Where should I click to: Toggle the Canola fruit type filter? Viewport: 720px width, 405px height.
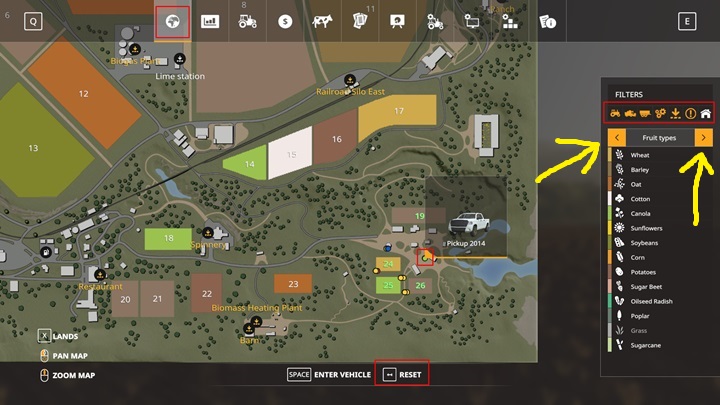coord(640,214)
